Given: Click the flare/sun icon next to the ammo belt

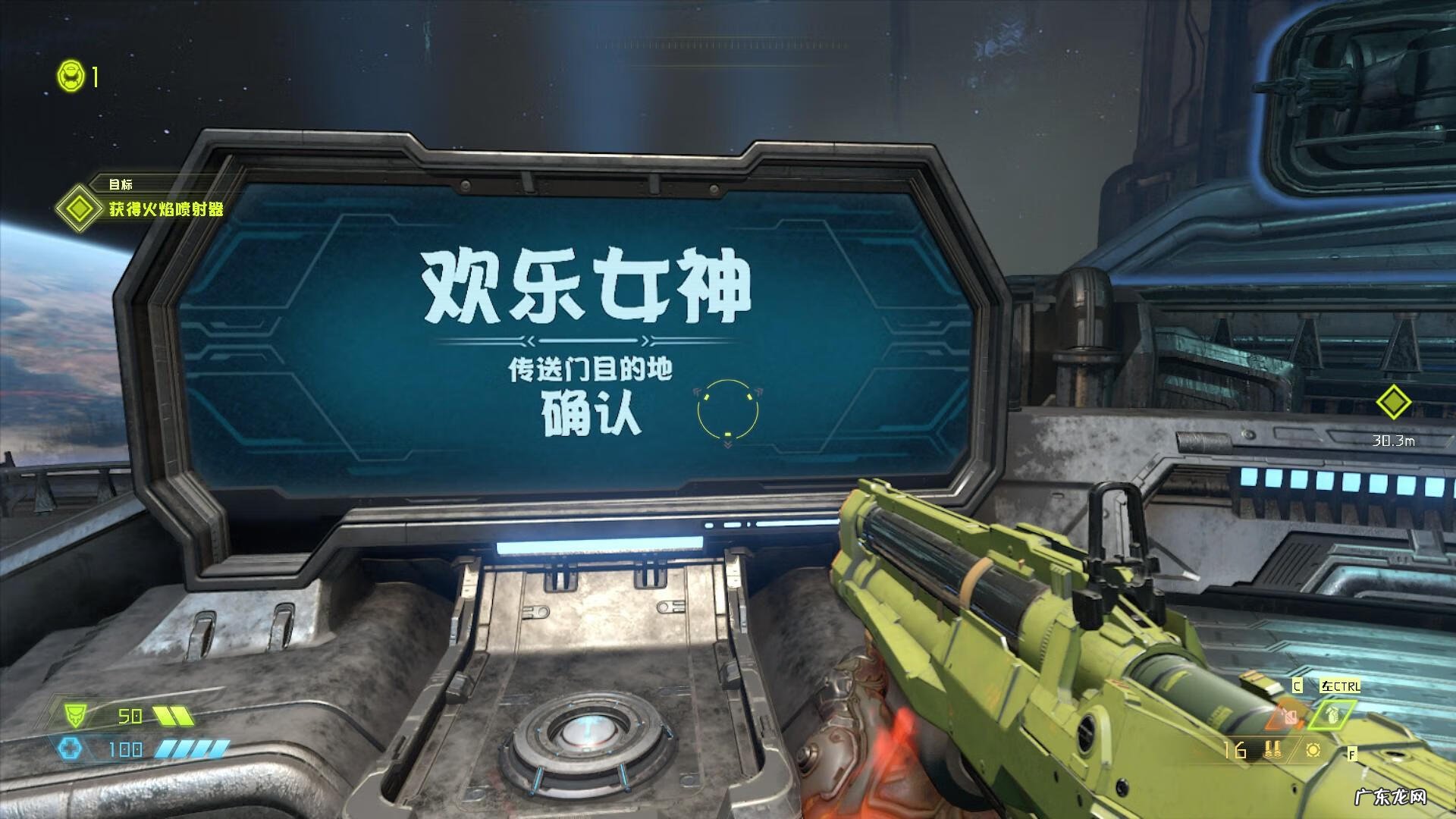Looking at the screenshot, I should click(1313, 750).
